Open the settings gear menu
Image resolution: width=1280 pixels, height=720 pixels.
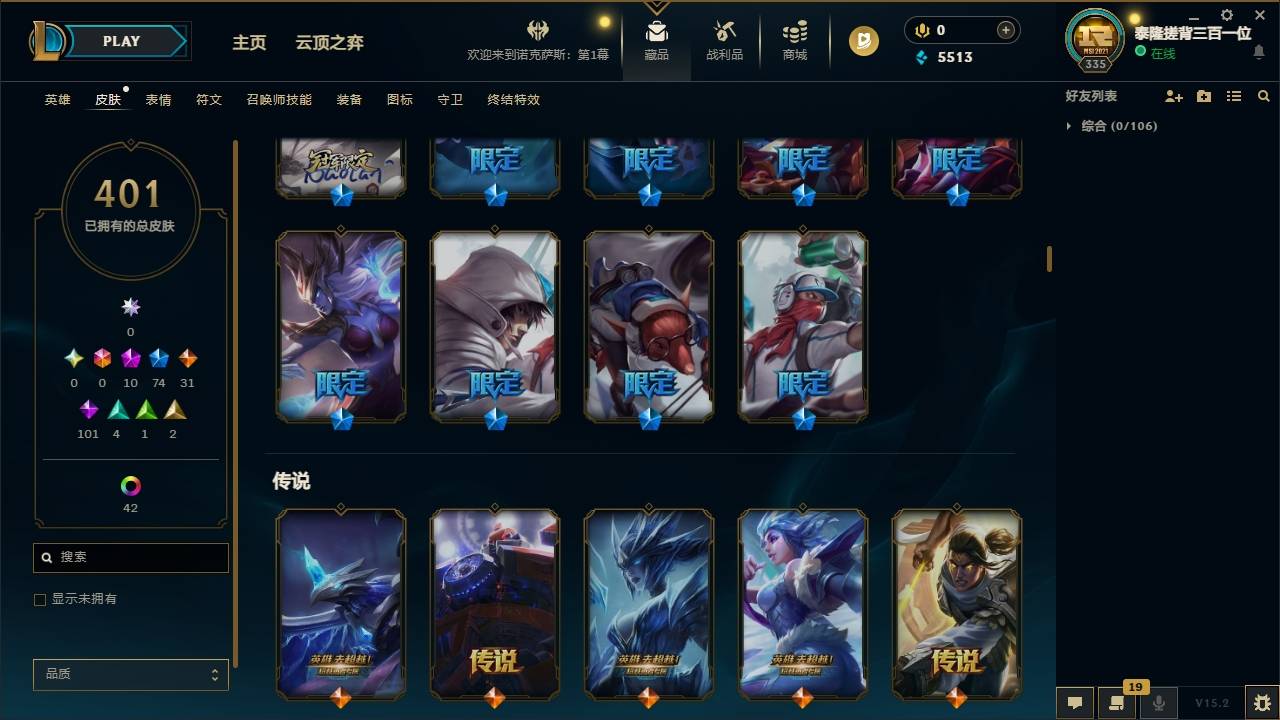1226,14
